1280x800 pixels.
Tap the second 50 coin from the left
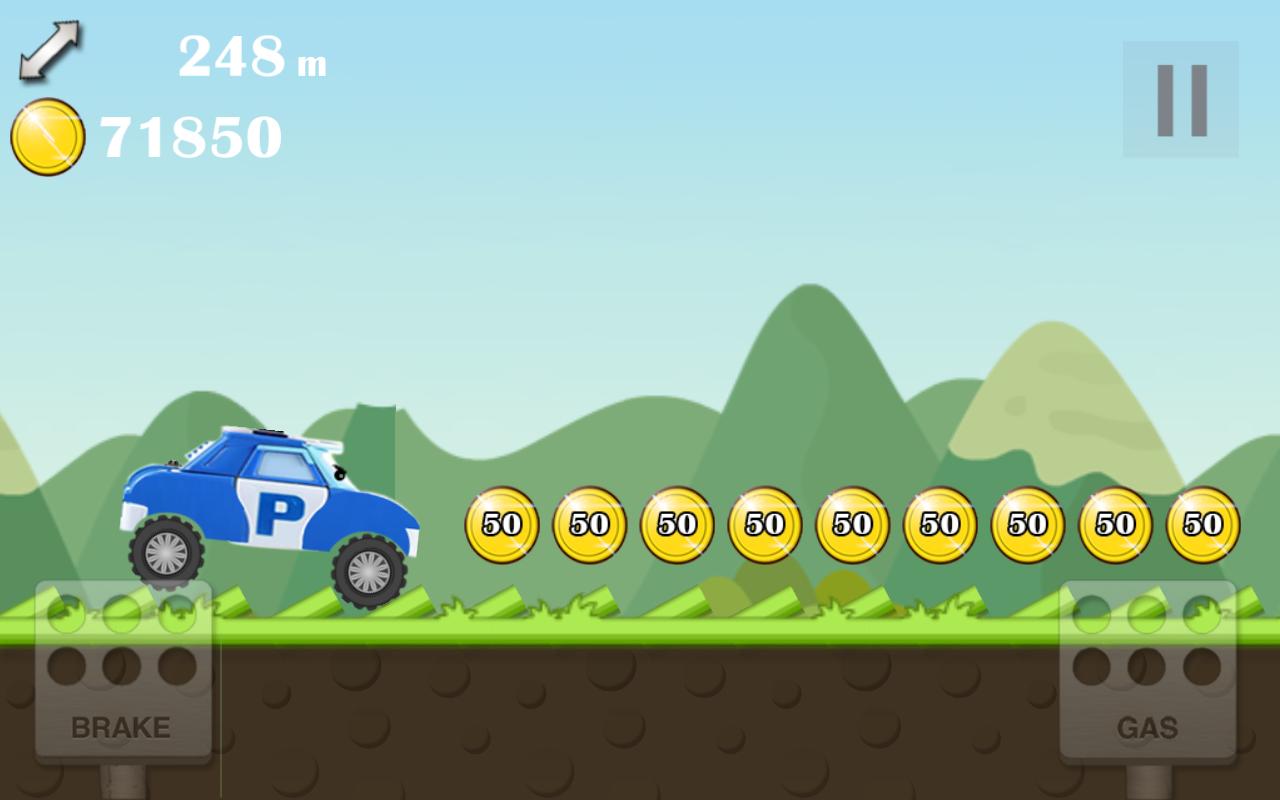click(588, 521)
